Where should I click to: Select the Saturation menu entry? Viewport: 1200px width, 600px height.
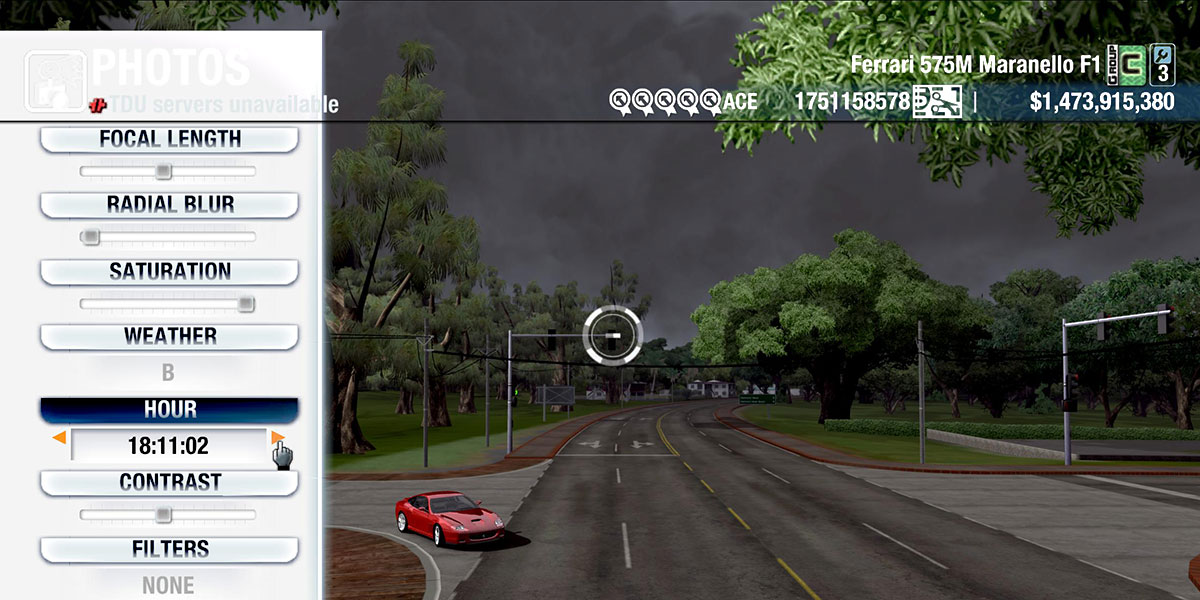click(x=169, y=272)
